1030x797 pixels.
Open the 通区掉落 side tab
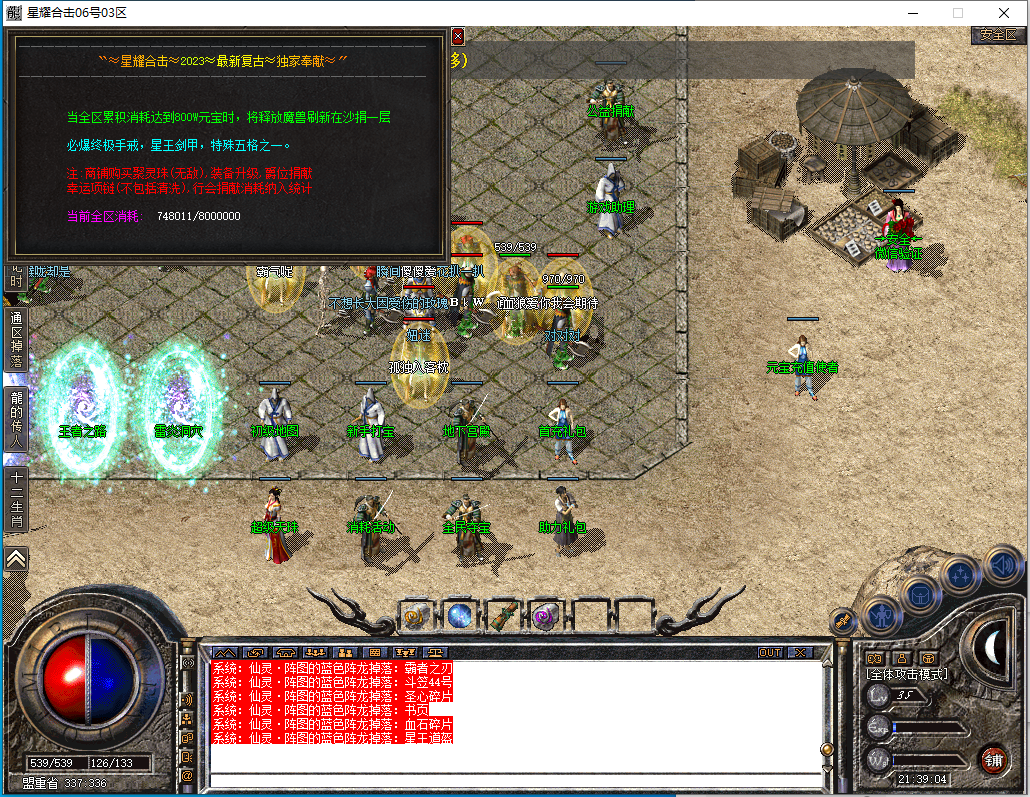click(16, 340)
